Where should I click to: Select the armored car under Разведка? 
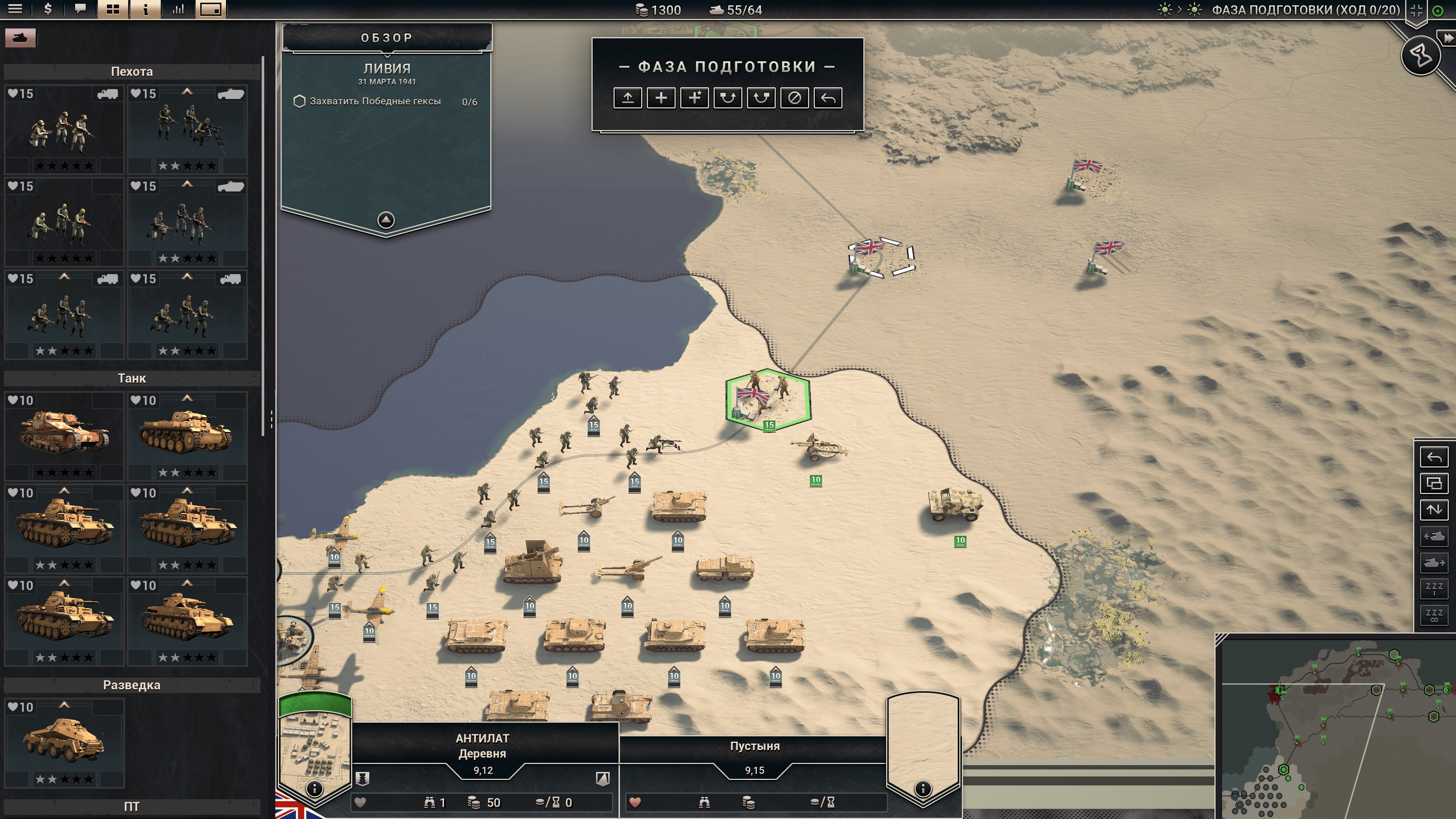click(x=64, y=742)
